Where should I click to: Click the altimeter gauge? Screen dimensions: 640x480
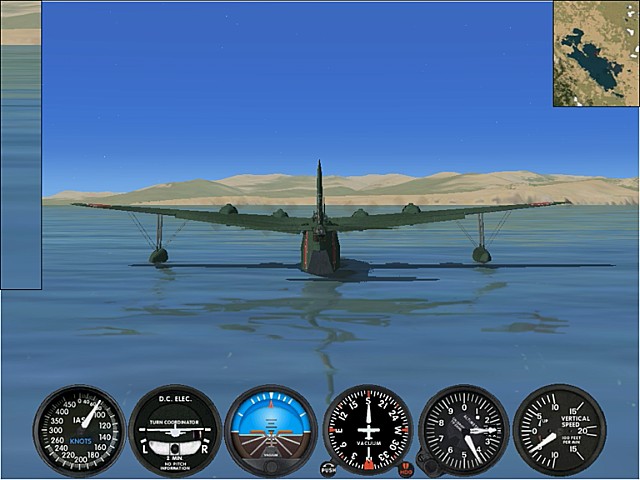(463, 430)
